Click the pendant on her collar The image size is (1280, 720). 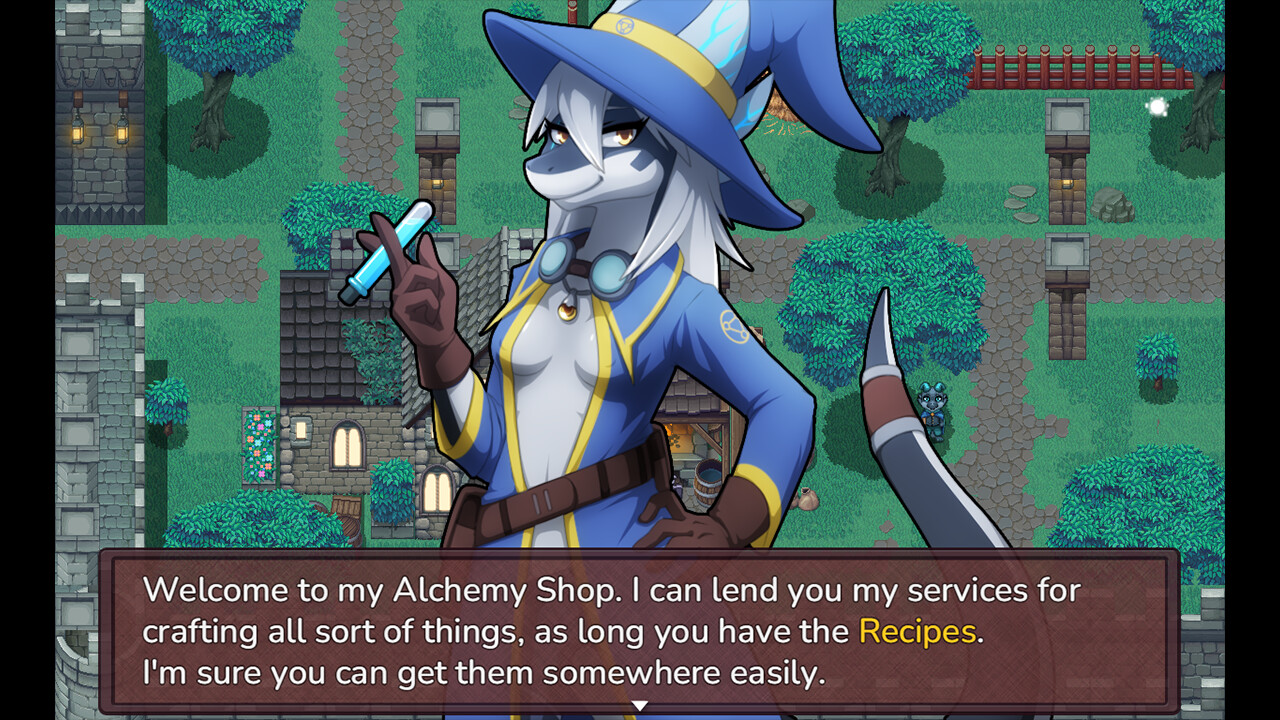pyautogui.click(x=568, y=311)
